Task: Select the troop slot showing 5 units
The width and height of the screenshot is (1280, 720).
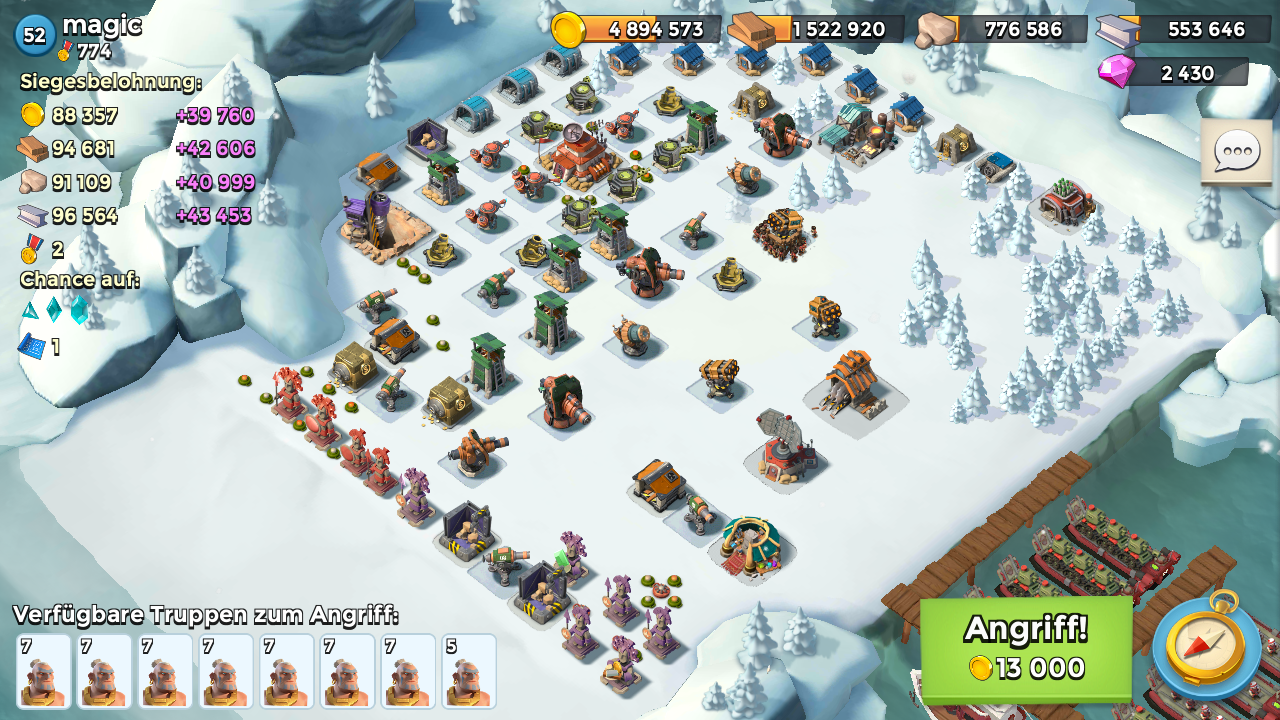Action: 469,671
